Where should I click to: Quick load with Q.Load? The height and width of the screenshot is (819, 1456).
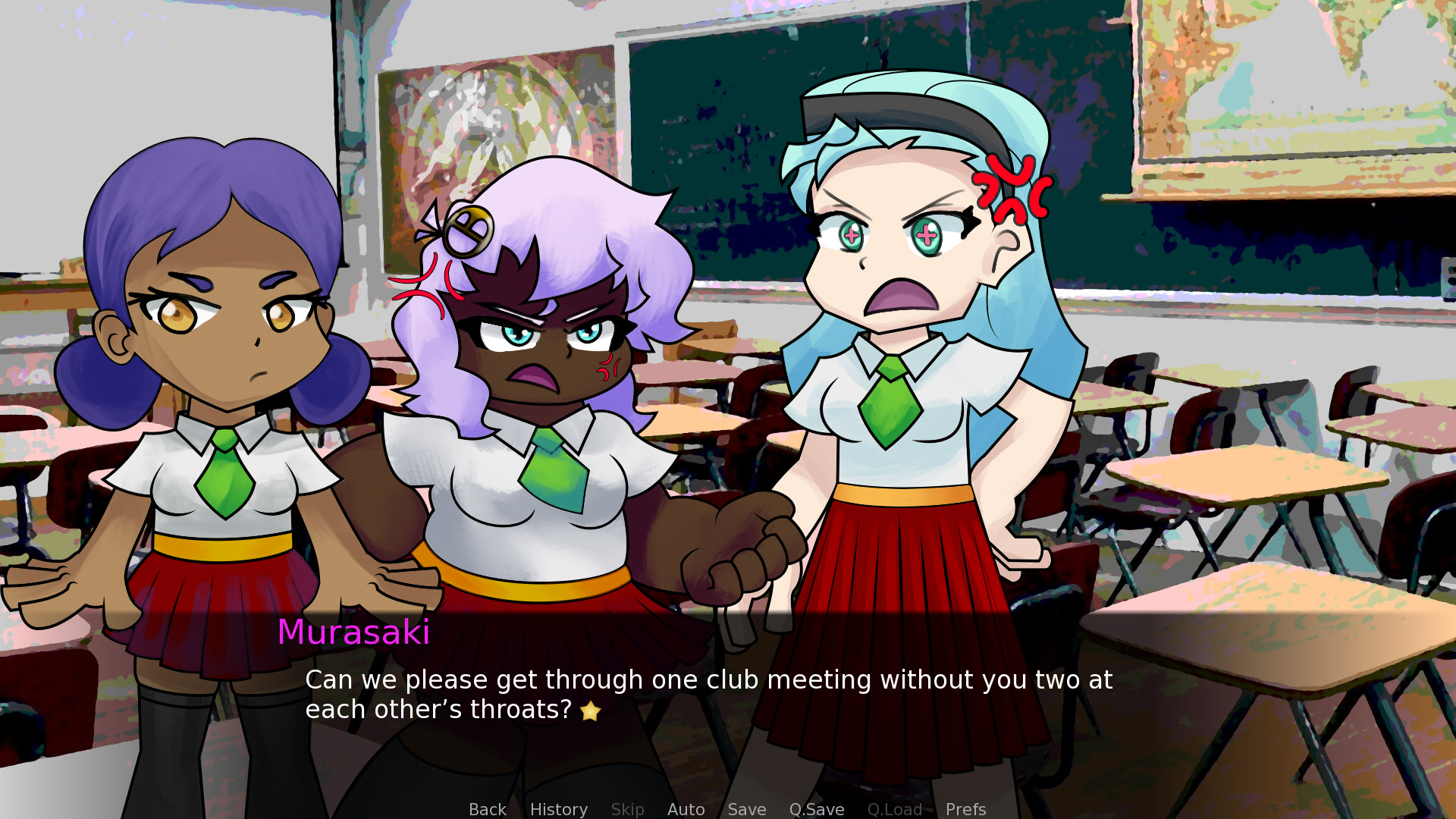point(894,809)
